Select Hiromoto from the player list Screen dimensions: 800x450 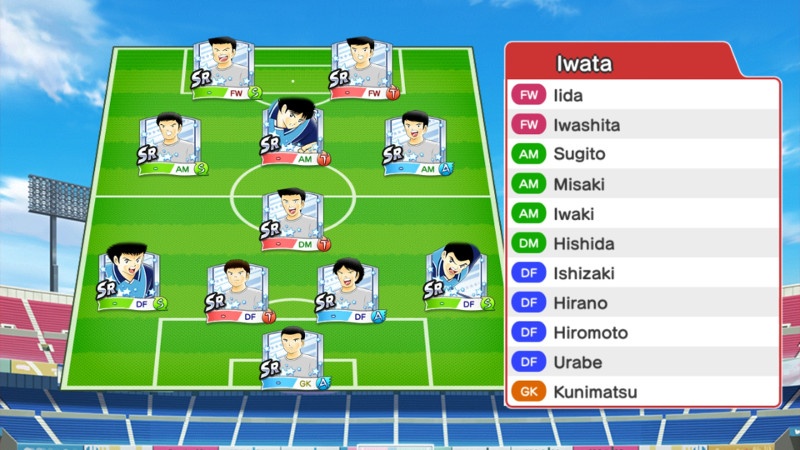pyautogui.click(x=642, y=332)
